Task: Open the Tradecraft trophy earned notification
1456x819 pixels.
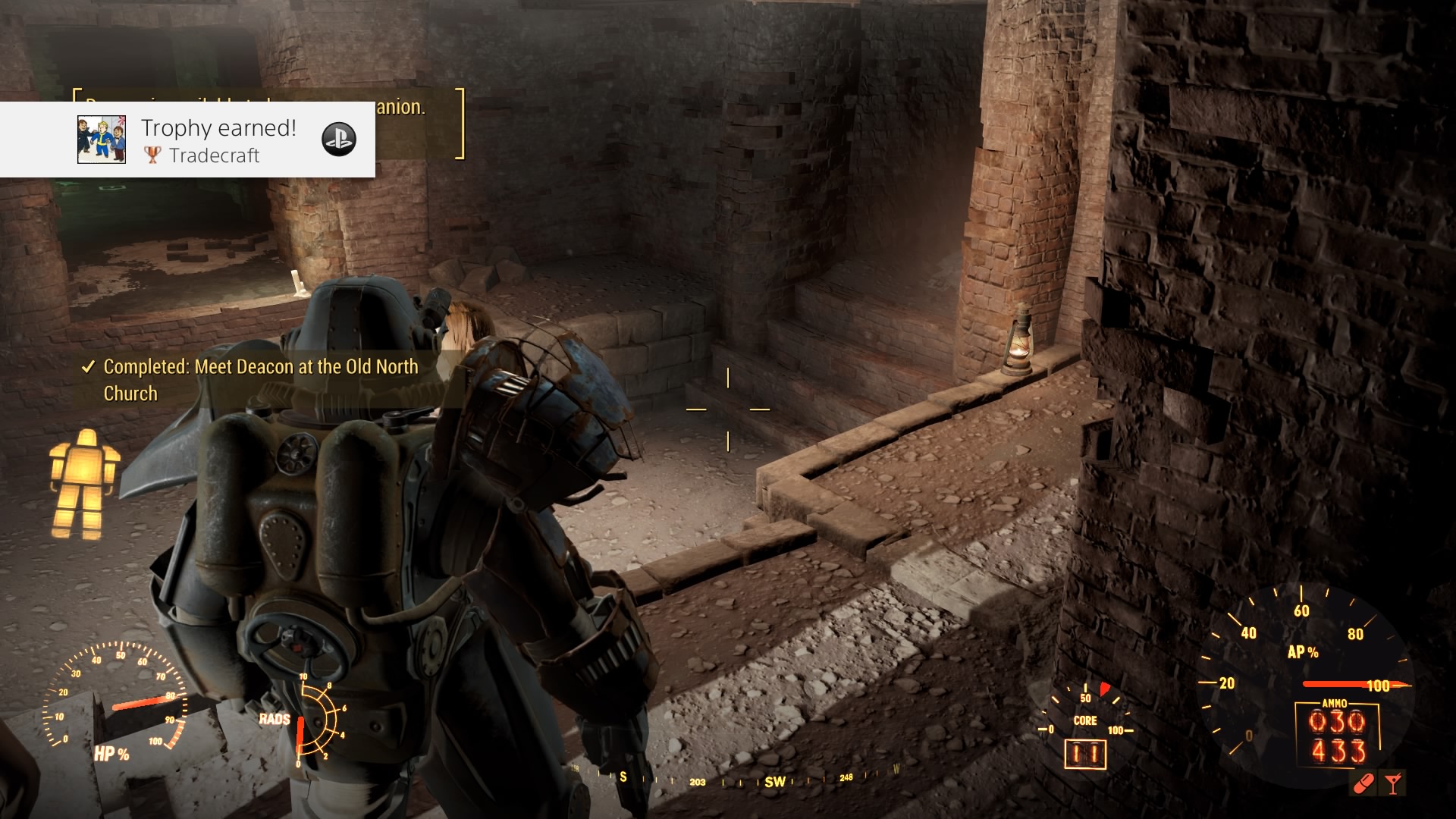Action: pyautogui.click(x=220, y=140)
